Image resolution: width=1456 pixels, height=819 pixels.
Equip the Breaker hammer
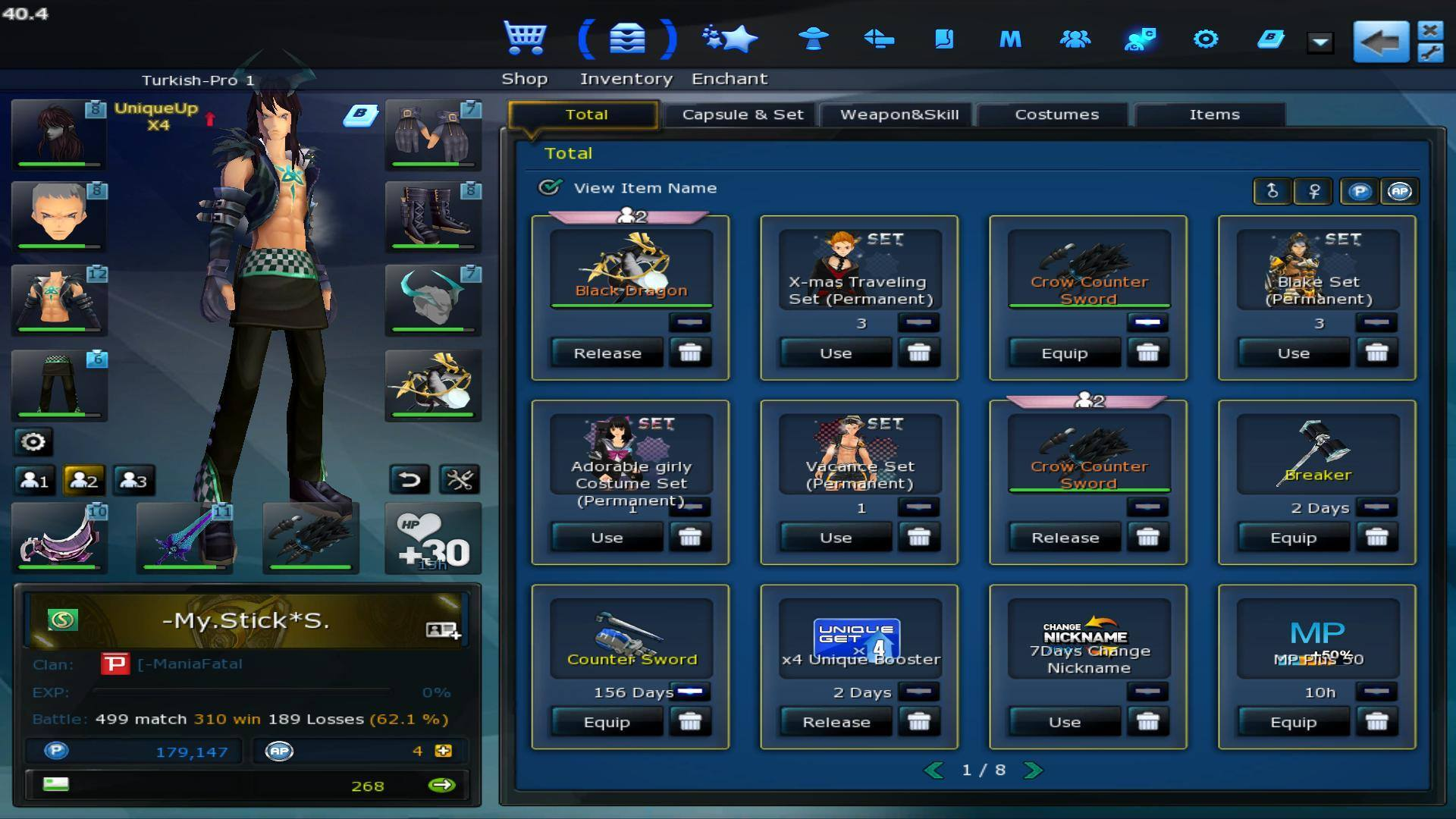tap(1293, 538)
